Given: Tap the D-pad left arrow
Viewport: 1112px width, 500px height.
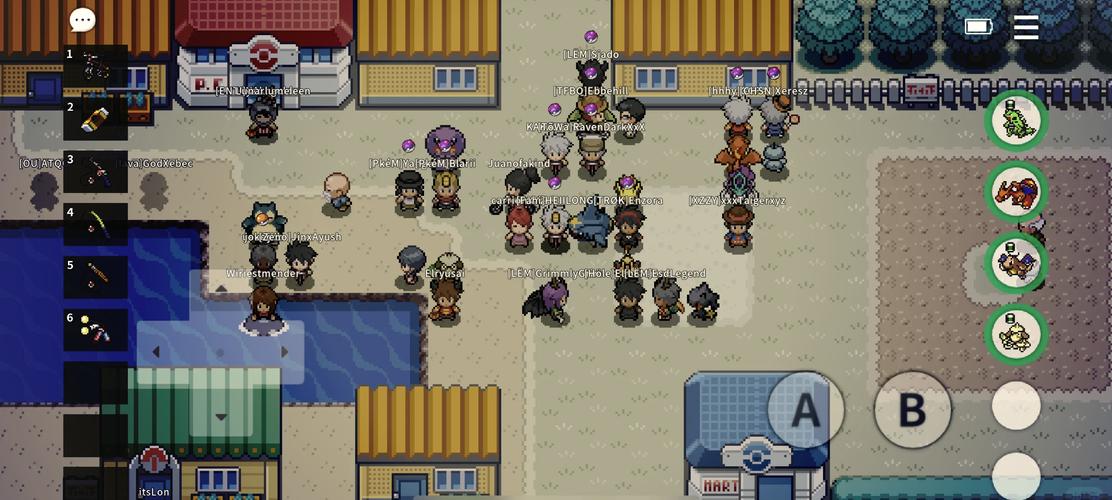Looking at the screenshot, I should 156,352.
